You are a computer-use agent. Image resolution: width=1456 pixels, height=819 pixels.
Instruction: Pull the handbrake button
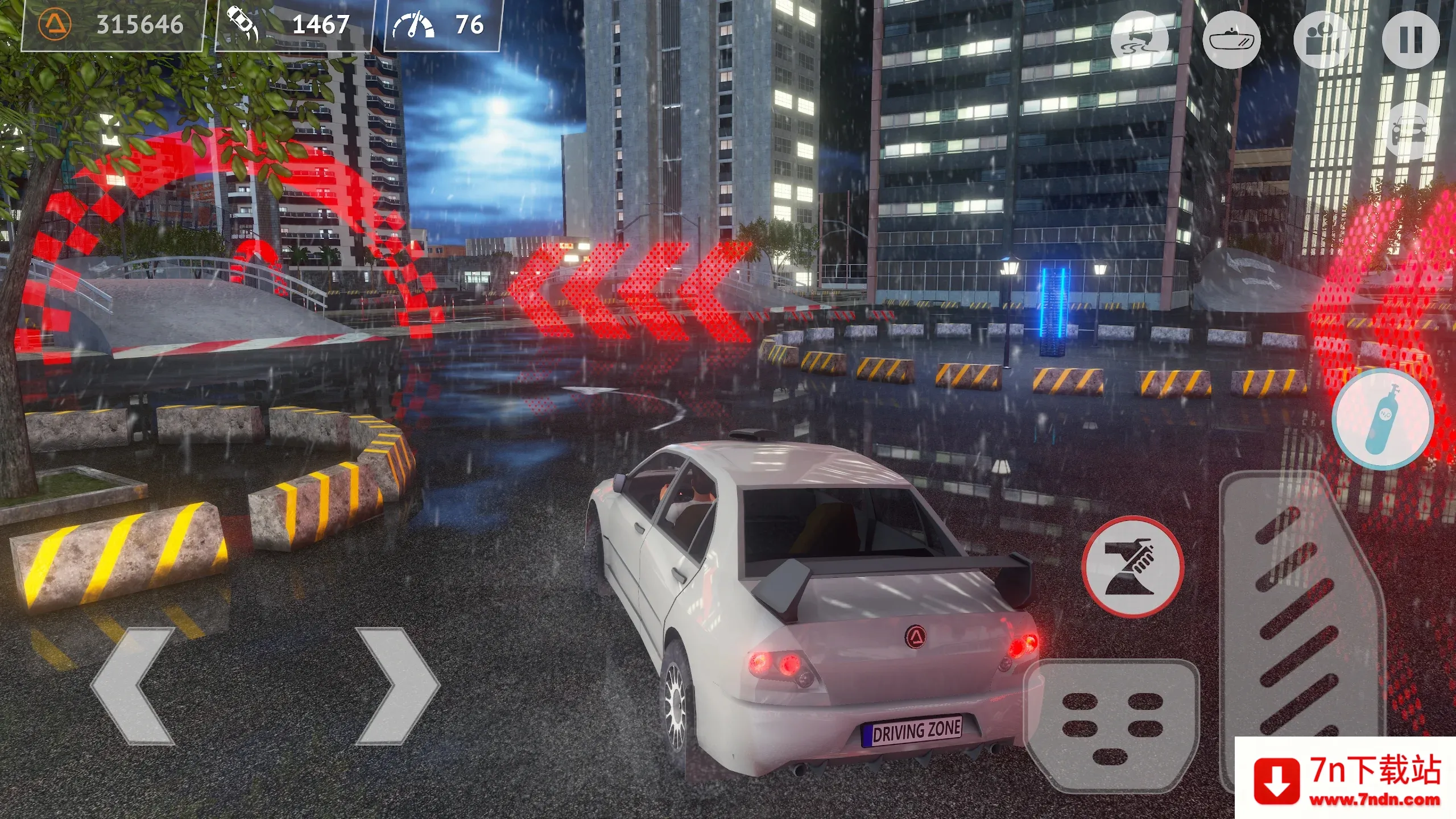1132,566
